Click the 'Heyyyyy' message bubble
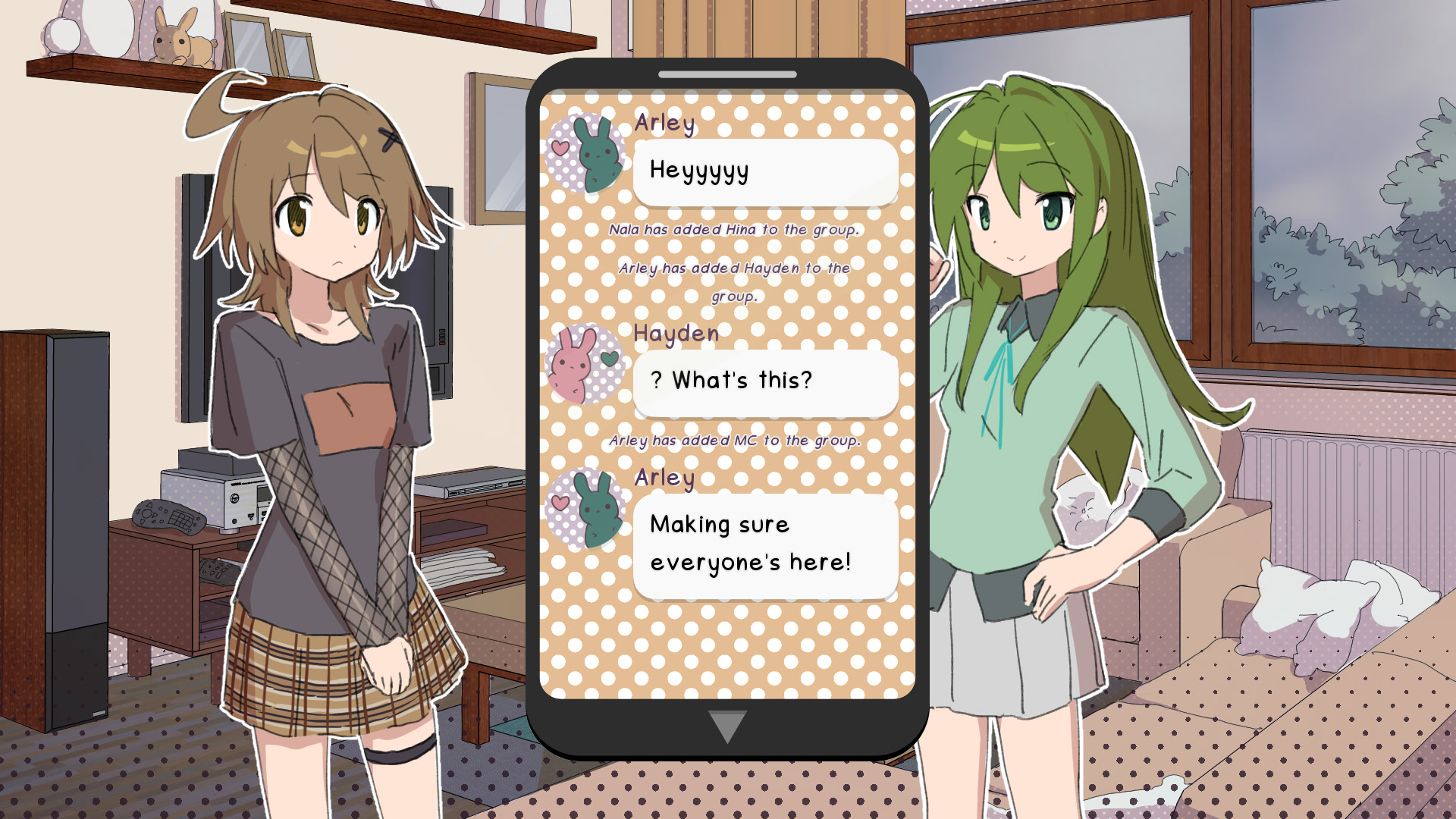Image resolution: width=1456 pixels, height=819 pixels. [766, 172]
